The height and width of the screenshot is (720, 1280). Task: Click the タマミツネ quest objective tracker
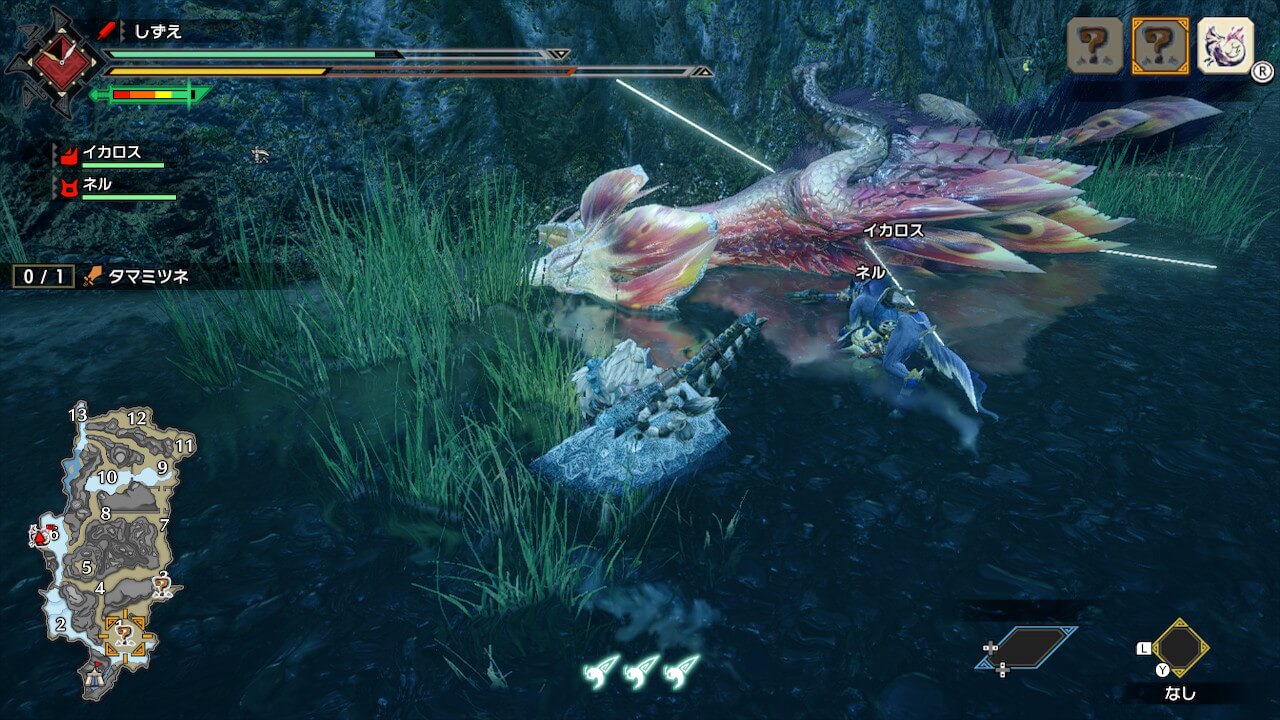[100, 276]
